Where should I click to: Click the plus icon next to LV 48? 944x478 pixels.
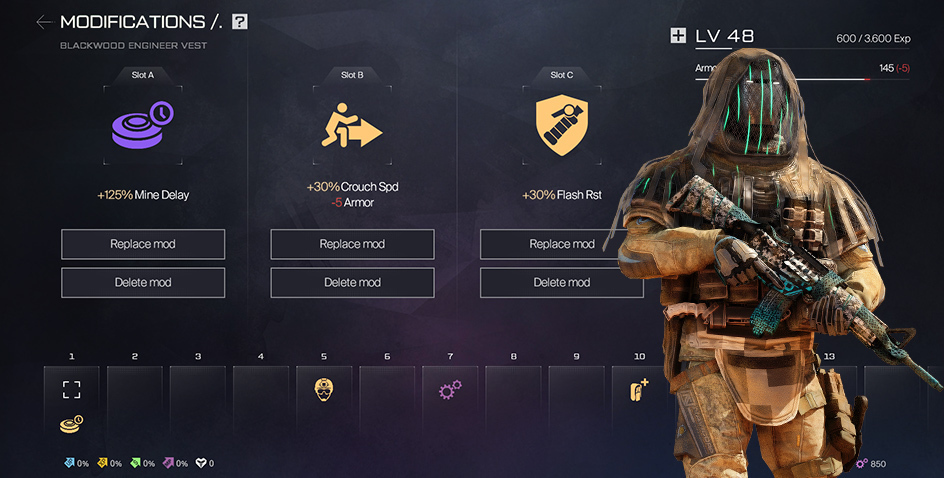pyautogui.click(x=678, y=36)
